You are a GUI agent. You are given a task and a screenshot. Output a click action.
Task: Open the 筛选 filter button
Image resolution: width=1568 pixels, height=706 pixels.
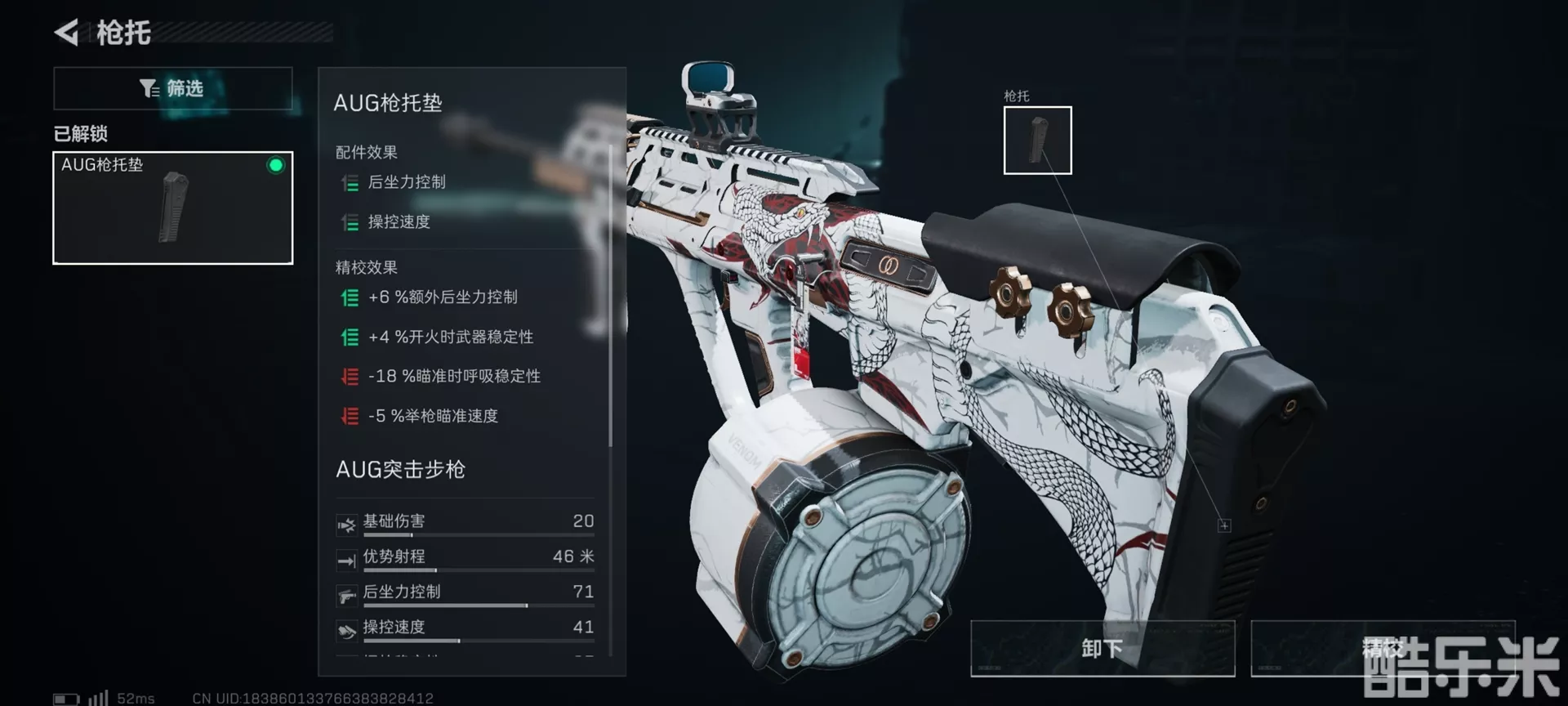tap(172, 88)
